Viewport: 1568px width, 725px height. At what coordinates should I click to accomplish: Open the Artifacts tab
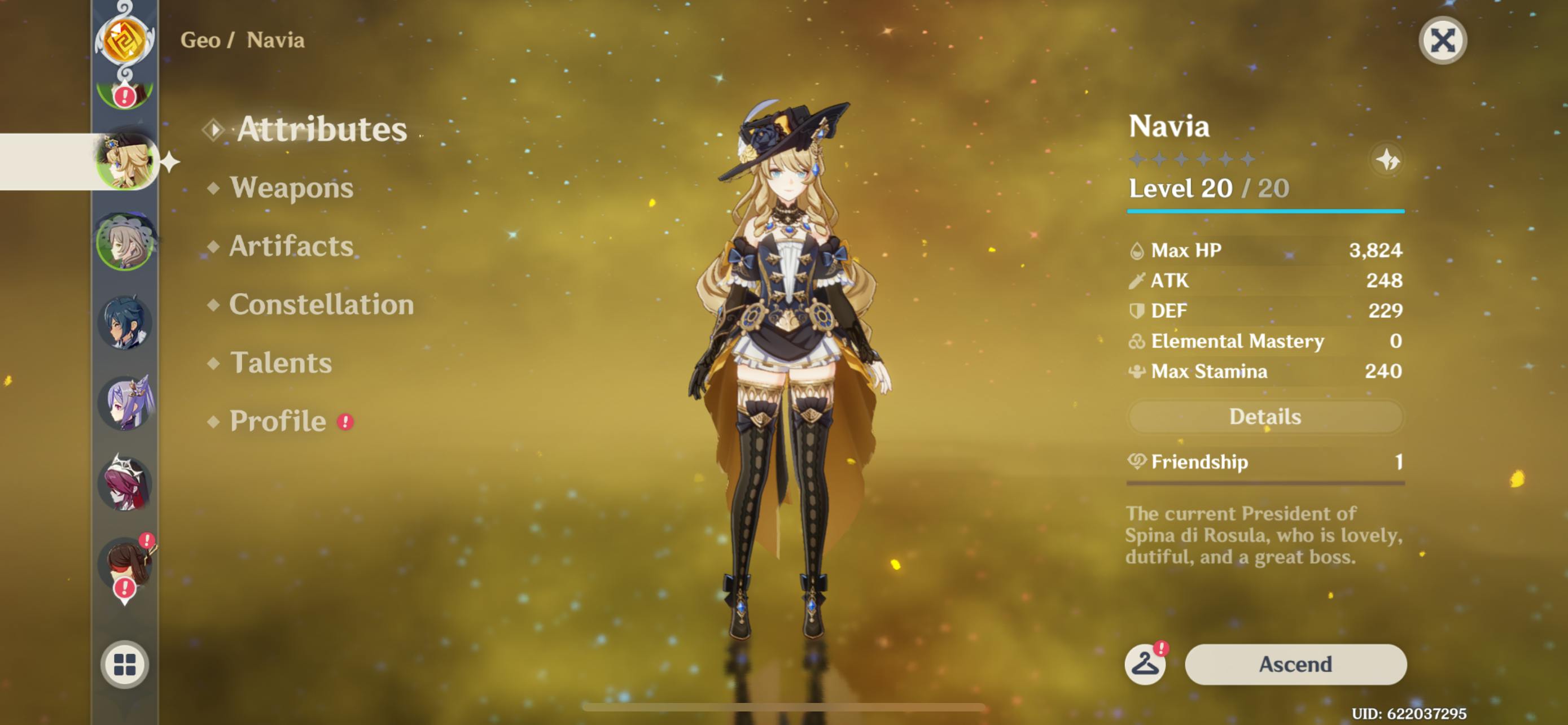pos(290,246)
